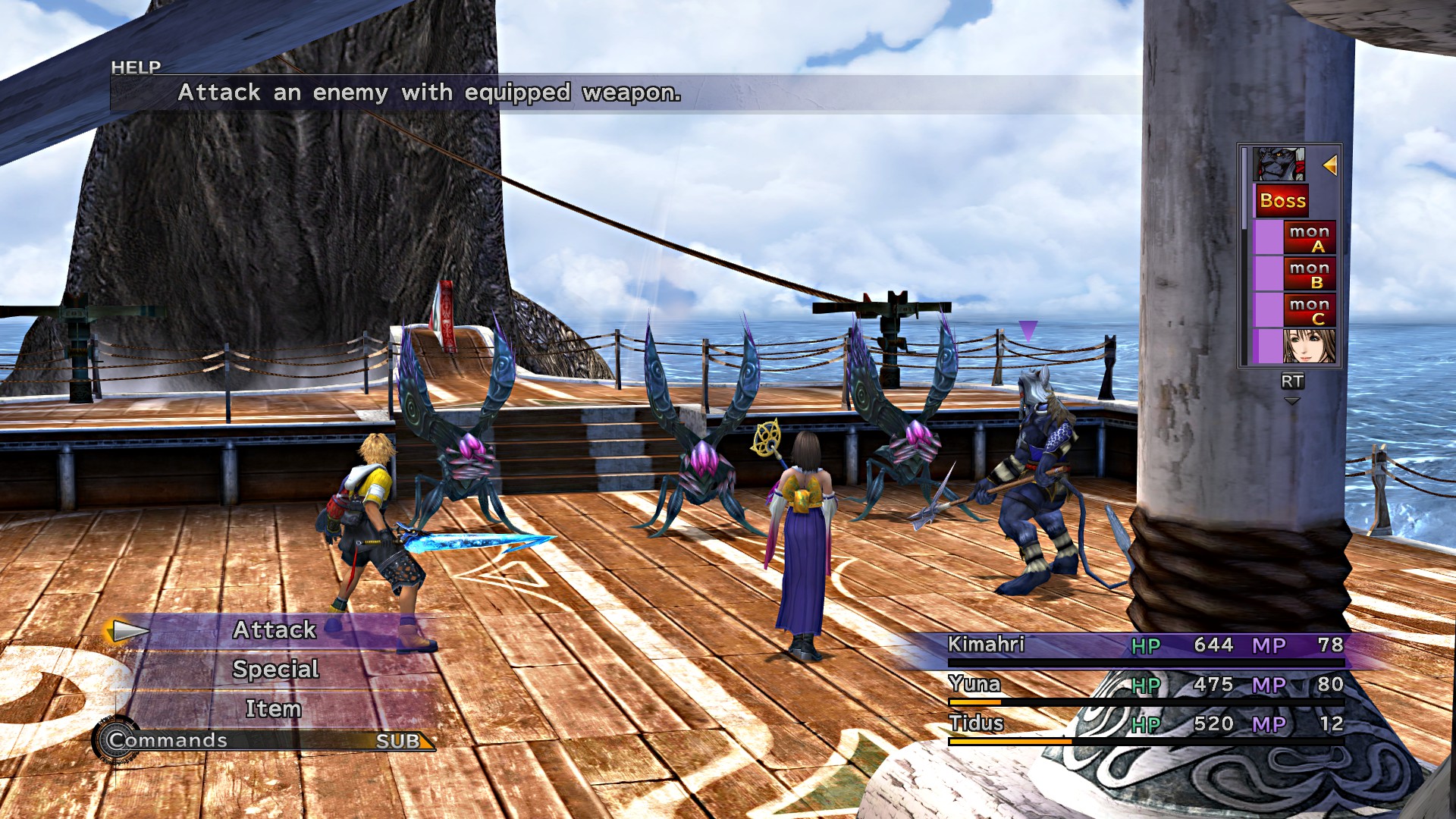The width and height of the screenshot is (1456, 819).
Task: Select the Boss entry in the turn list
Action: (1282, 201)
